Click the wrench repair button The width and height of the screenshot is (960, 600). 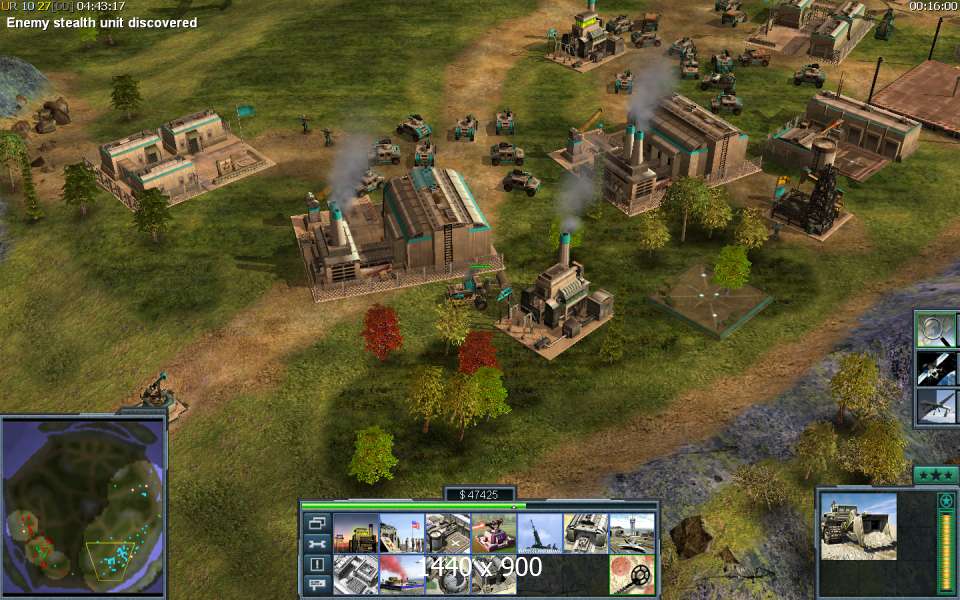317,543
